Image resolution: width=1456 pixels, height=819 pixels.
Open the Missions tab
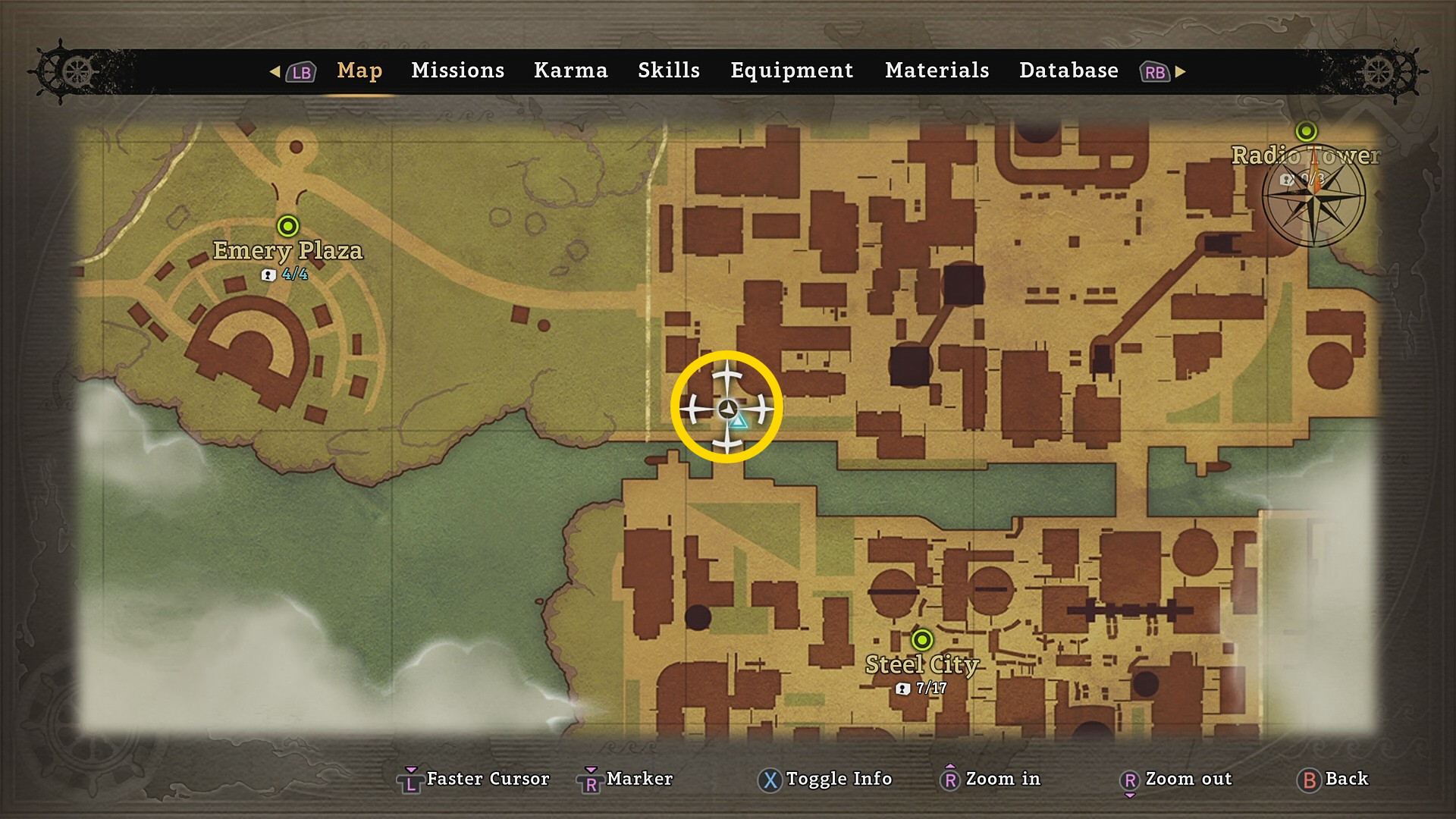[457, 71]
